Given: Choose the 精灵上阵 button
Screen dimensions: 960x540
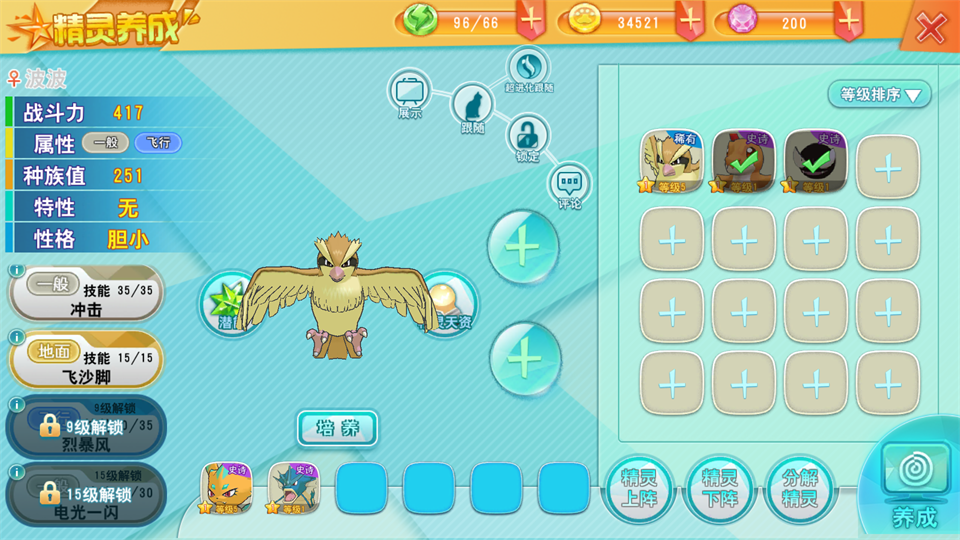Looking at the screenshot, I should pos(639,489).
